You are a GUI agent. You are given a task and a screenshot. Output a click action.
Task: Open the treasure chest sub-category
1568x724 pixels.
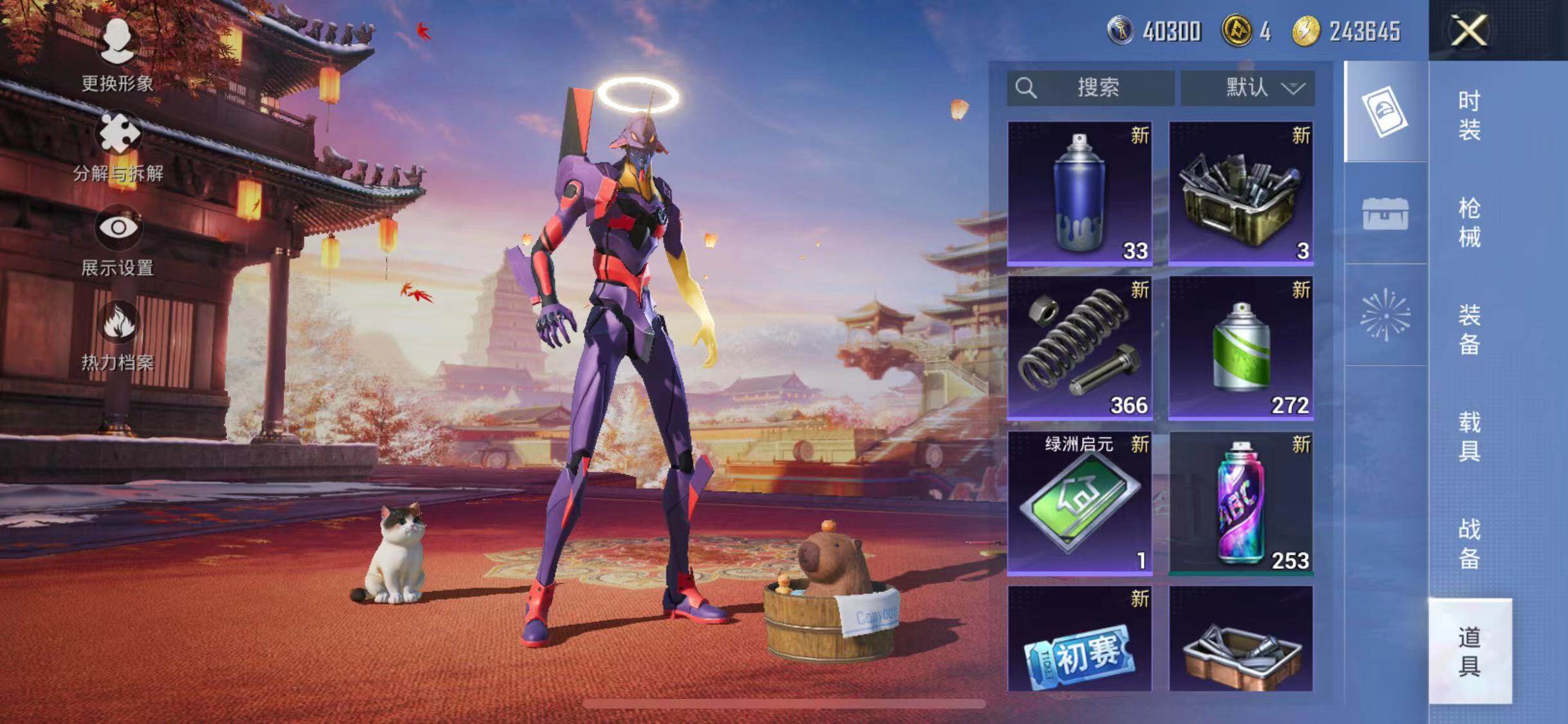tap(1385, 214)
